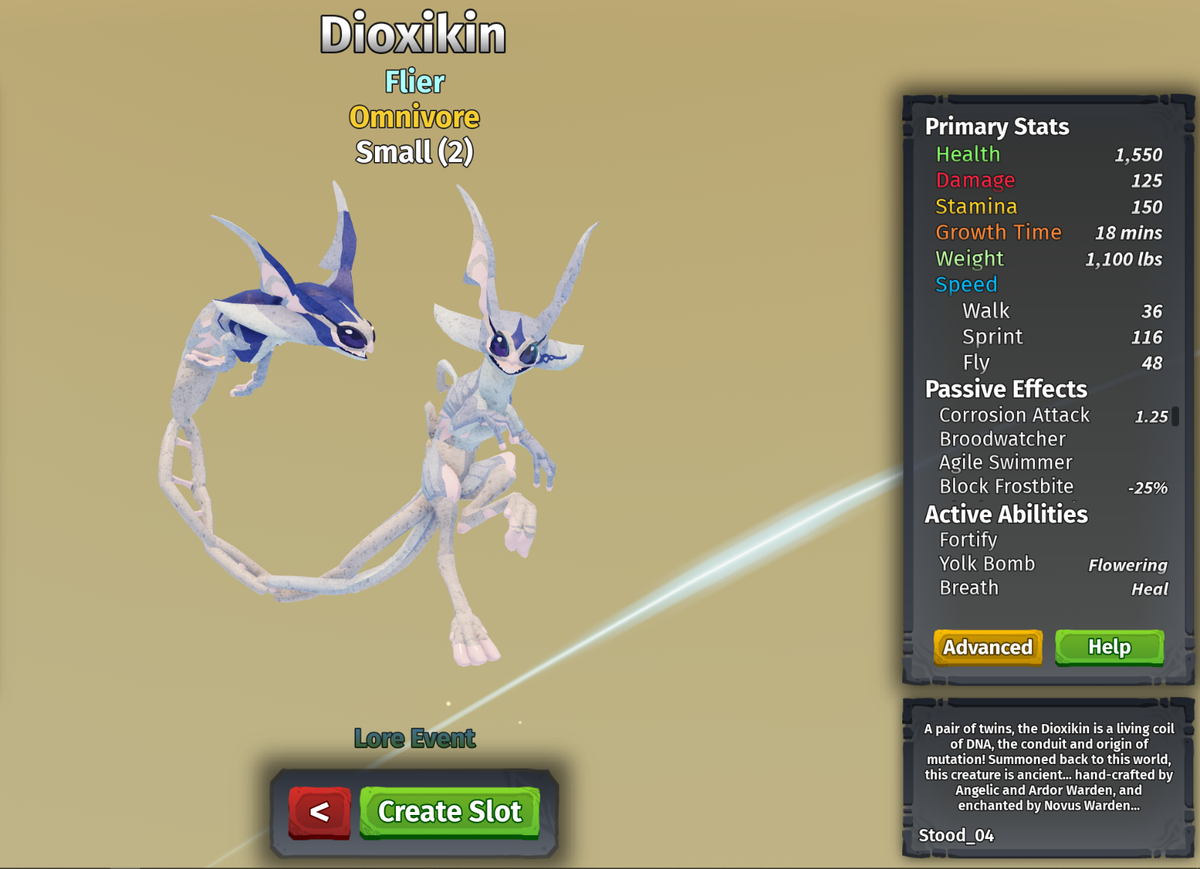The width and height of the screenshot is (1200, 869).
Task: Select the Broodwatcher passive effect
Action: point(1002,439)
